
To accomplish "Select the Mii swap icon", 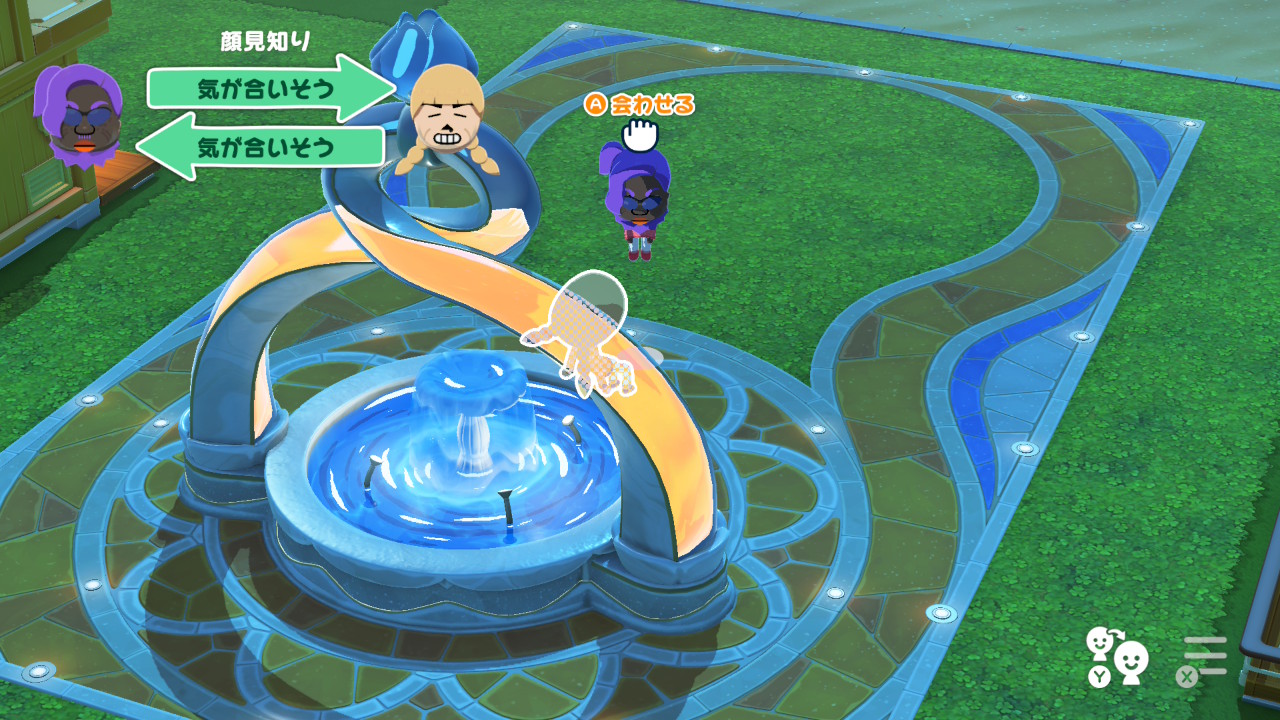I will (x=1118, y=654).
